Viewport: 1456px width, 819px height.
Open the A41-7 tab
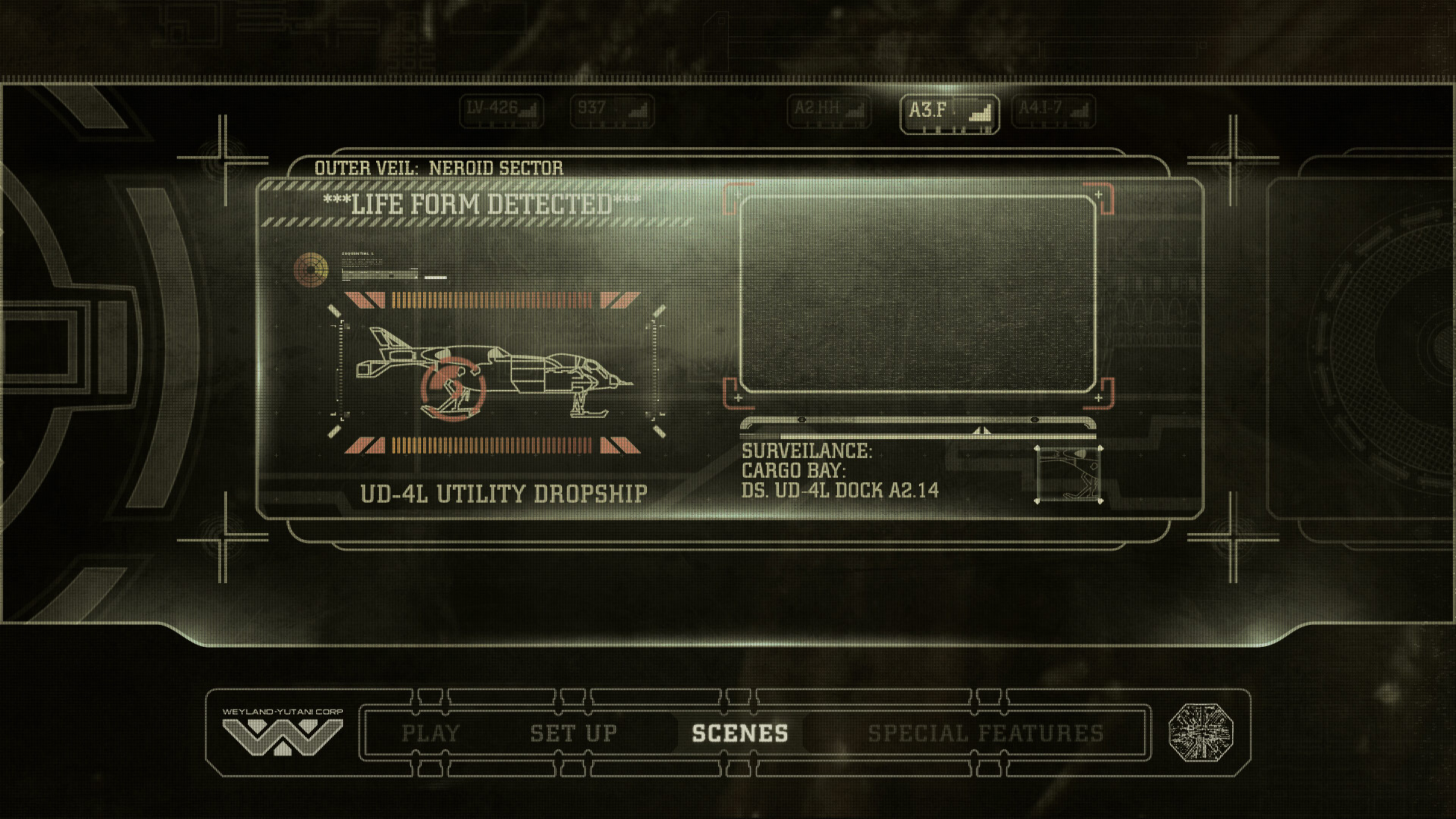[x=1053, y=111]
